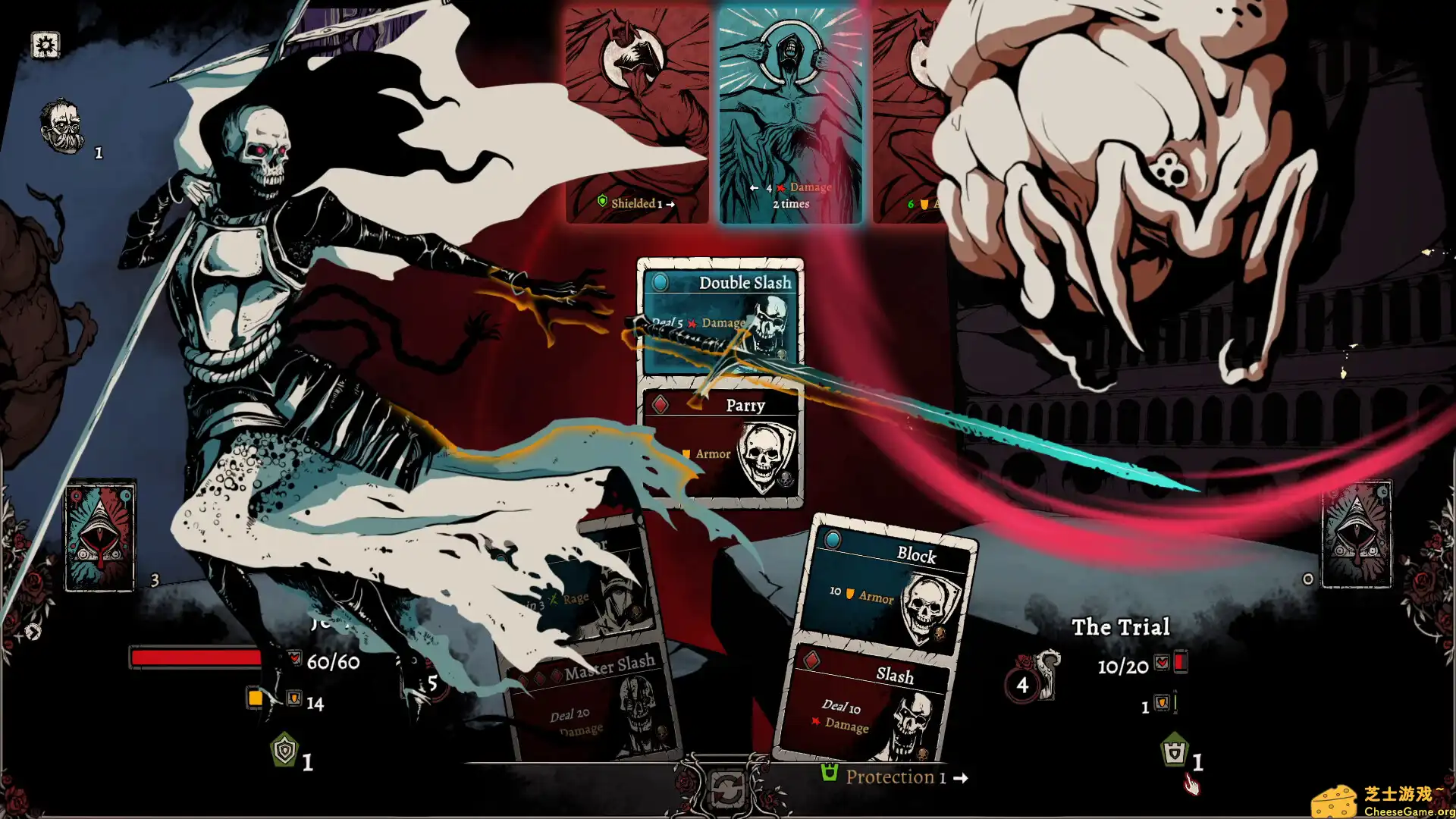The image size is (1456, 819).
Task: Open the settings gear in the top-left corner
Action: click(x=45, y=45)
